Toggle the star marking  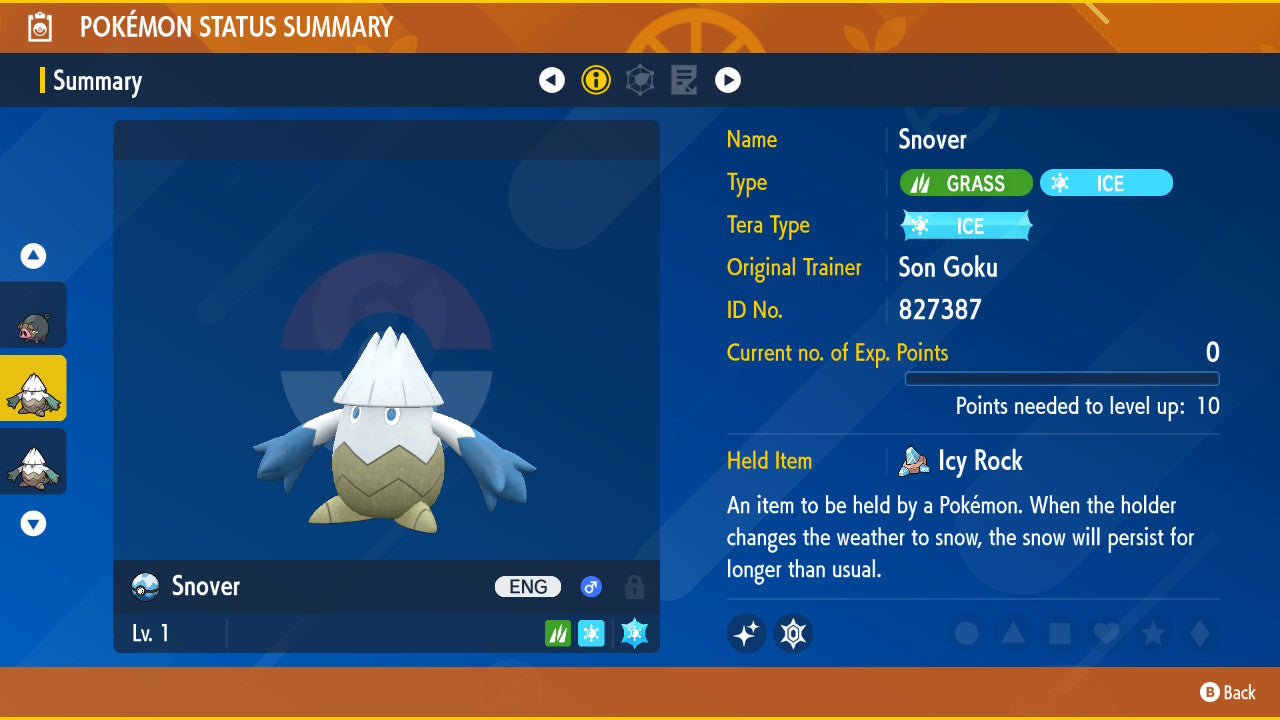pyautogui.click(x=1152, y=633)
